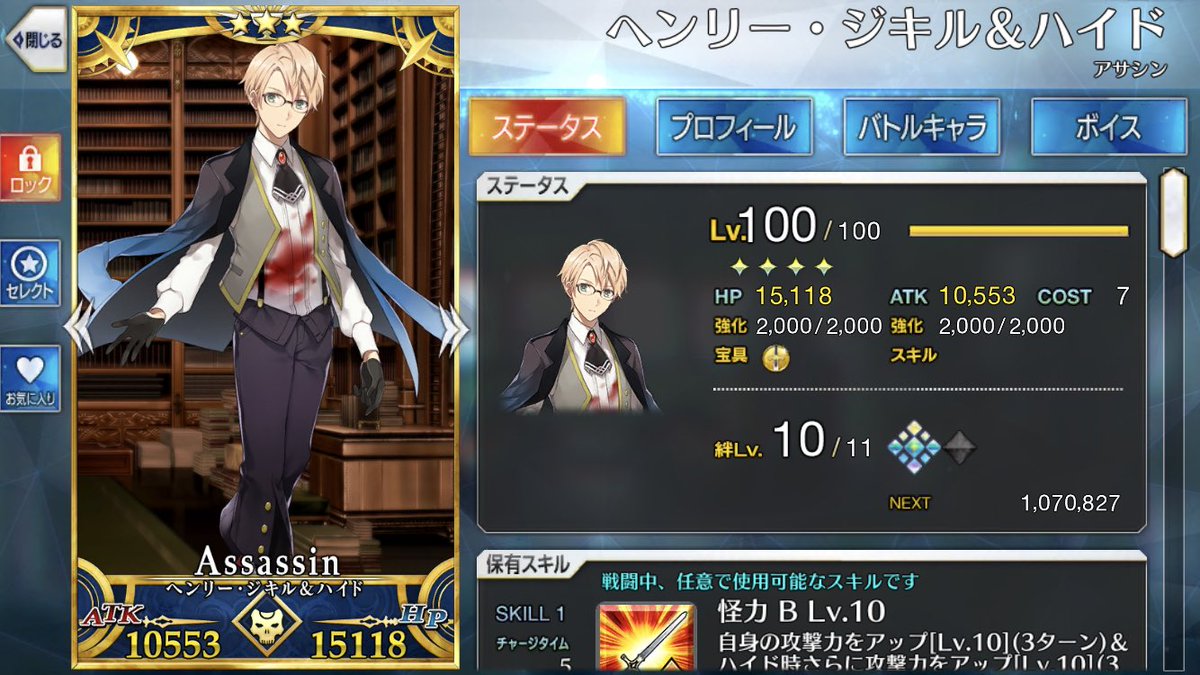Tap the servant portrait thumbnail in status
The height and width of the screenshot is (675, 1200).
581,326
